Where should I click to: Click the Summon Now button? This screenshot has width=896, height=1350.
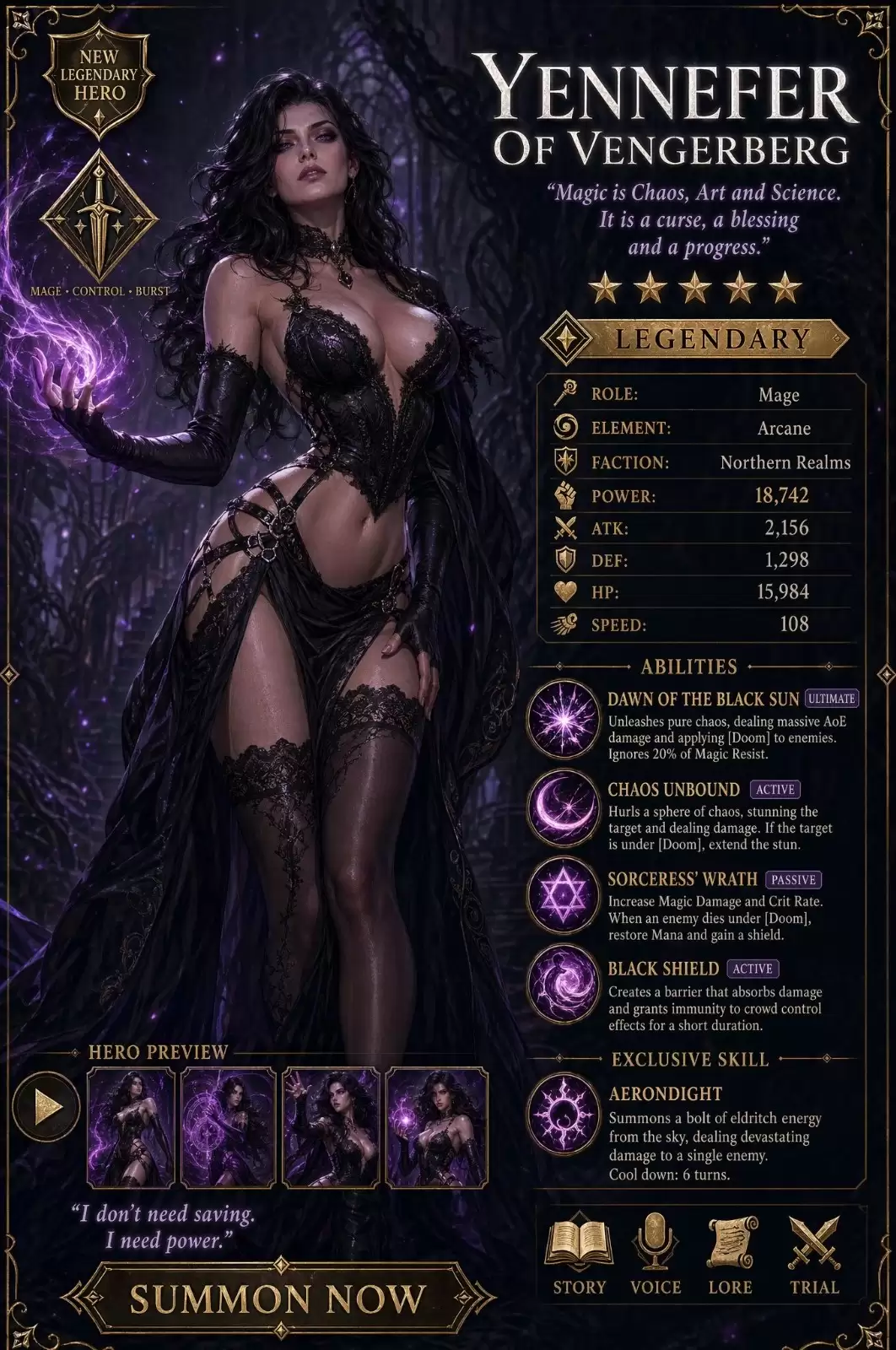pyautogui.click(x=276, y=1299)
